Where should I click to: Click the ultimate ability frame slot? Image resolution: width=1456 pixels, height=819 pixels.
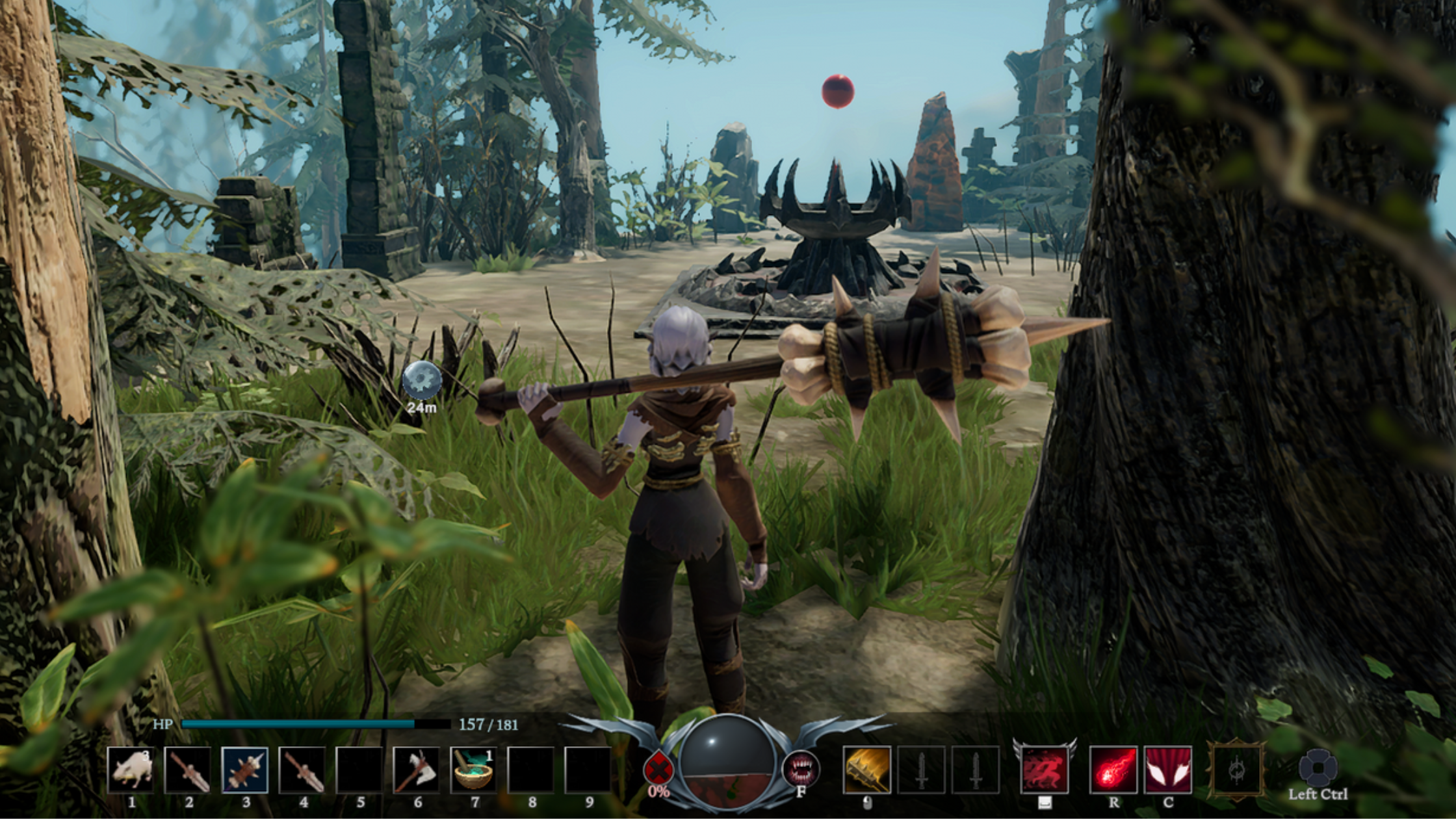point(1238,771)
